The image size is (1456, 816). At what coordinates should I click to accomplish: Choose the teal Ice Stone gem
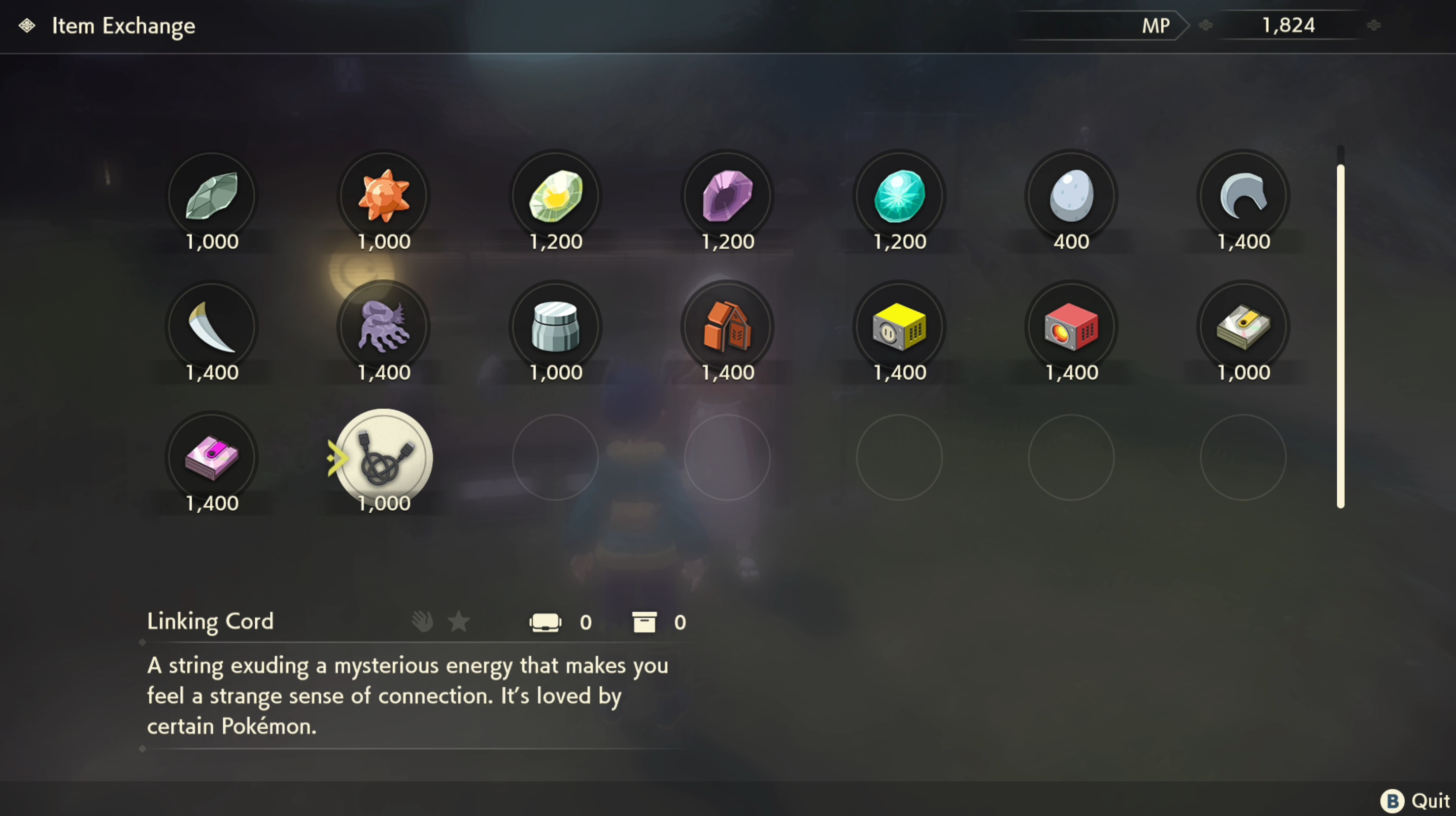point(899,196)
